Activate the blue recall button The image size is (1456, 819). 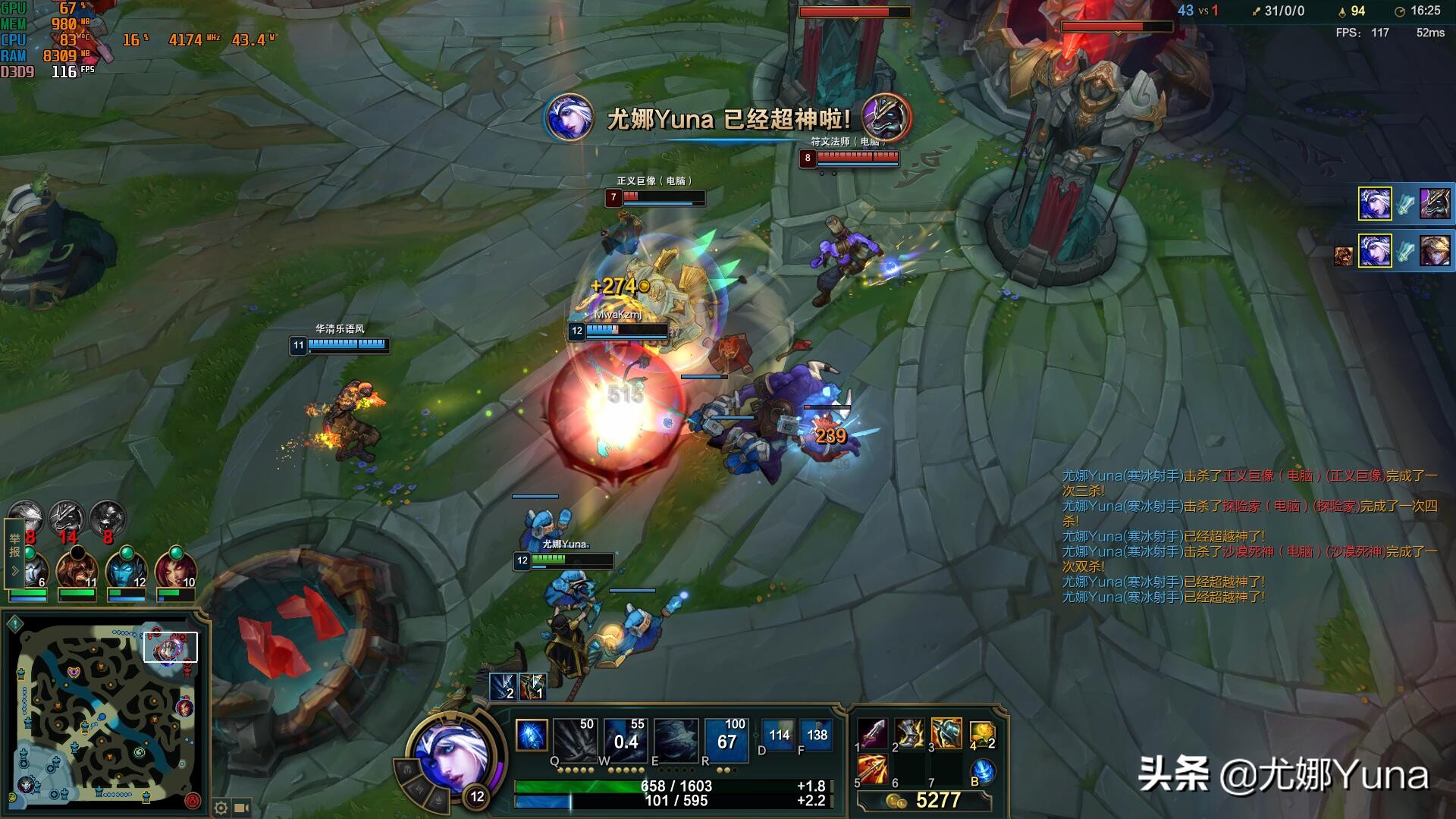[x=984, y=770]
